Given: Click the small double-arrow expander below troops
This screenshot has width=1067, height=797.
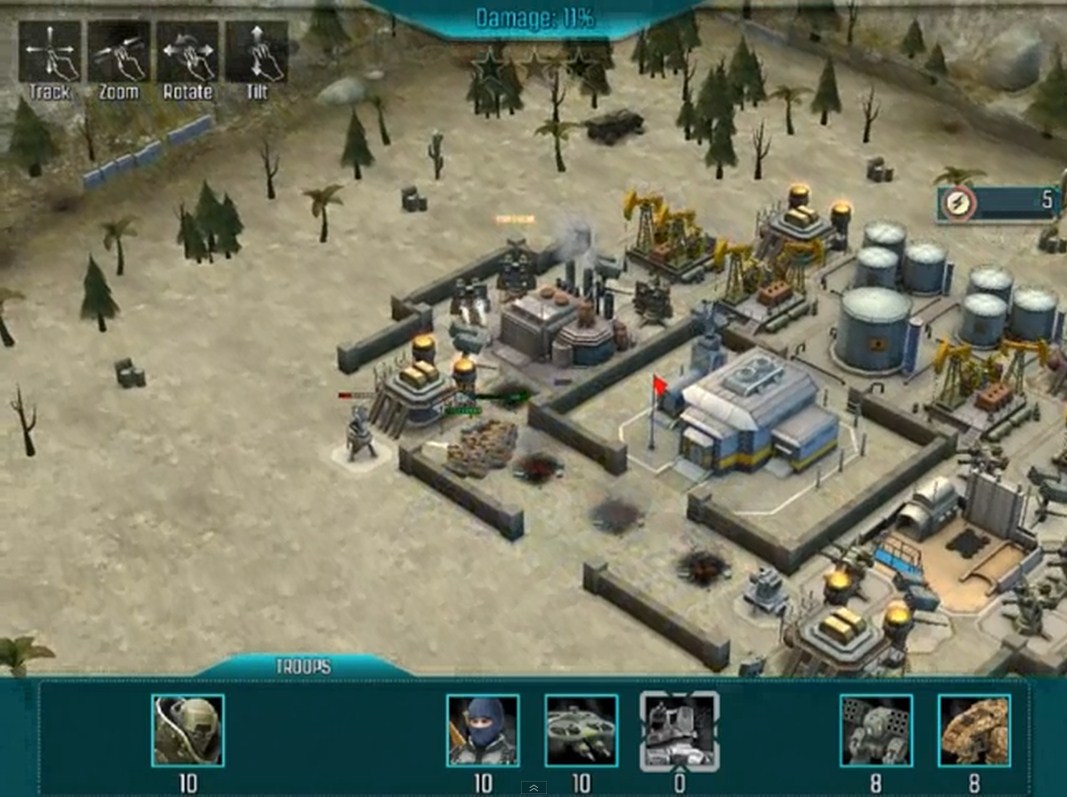Looking at the screenshot, I should tap(533, 788).
